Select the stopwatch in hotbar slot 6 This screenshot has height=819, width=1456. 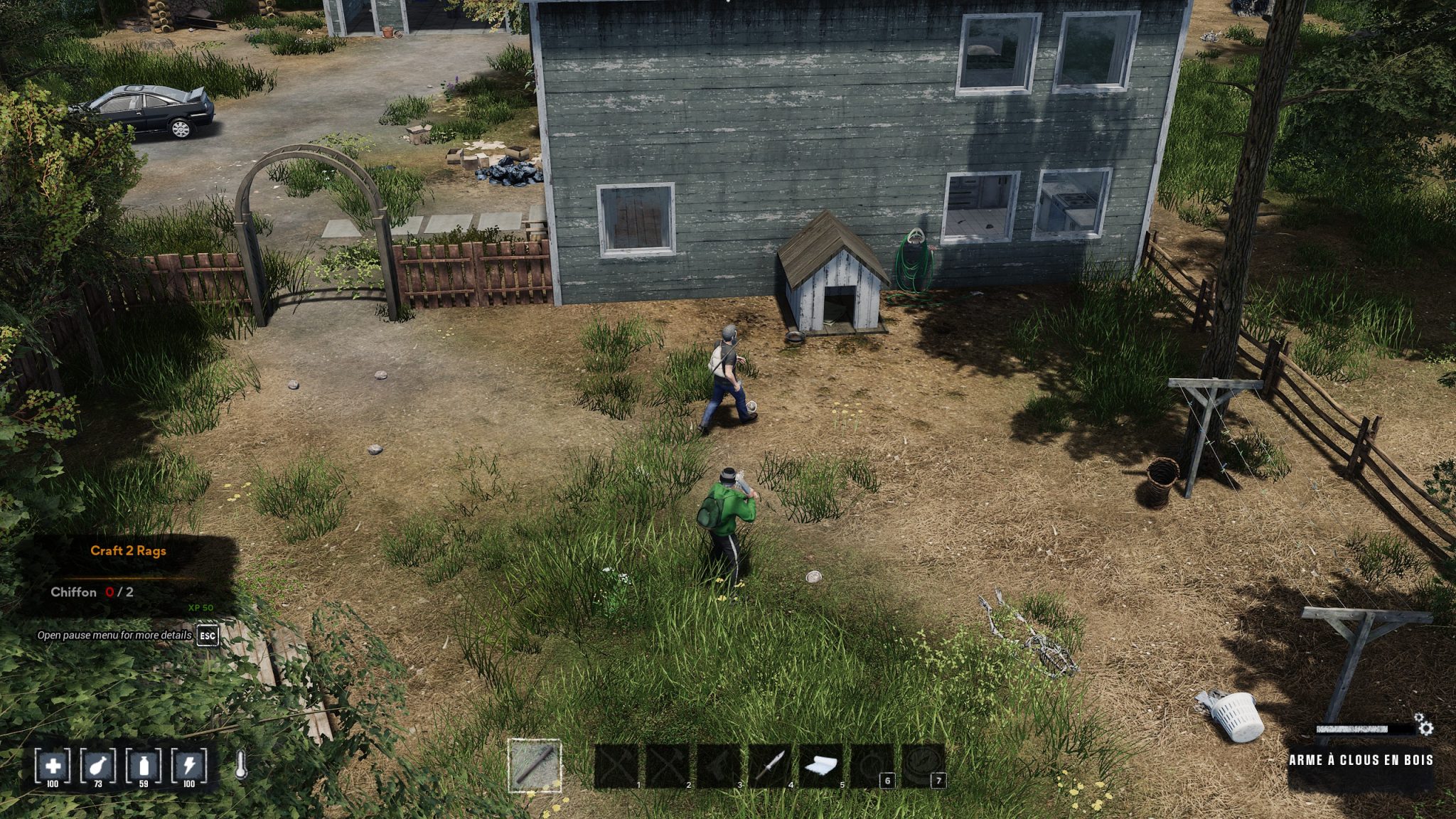[872, 766]
